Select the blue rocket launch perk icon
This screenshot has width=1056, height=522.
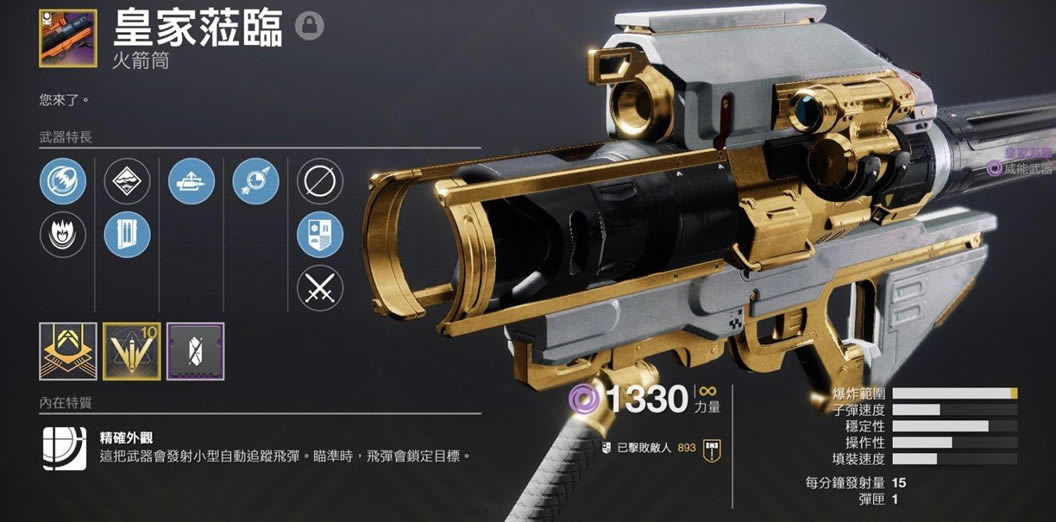(x=63, y=181)
